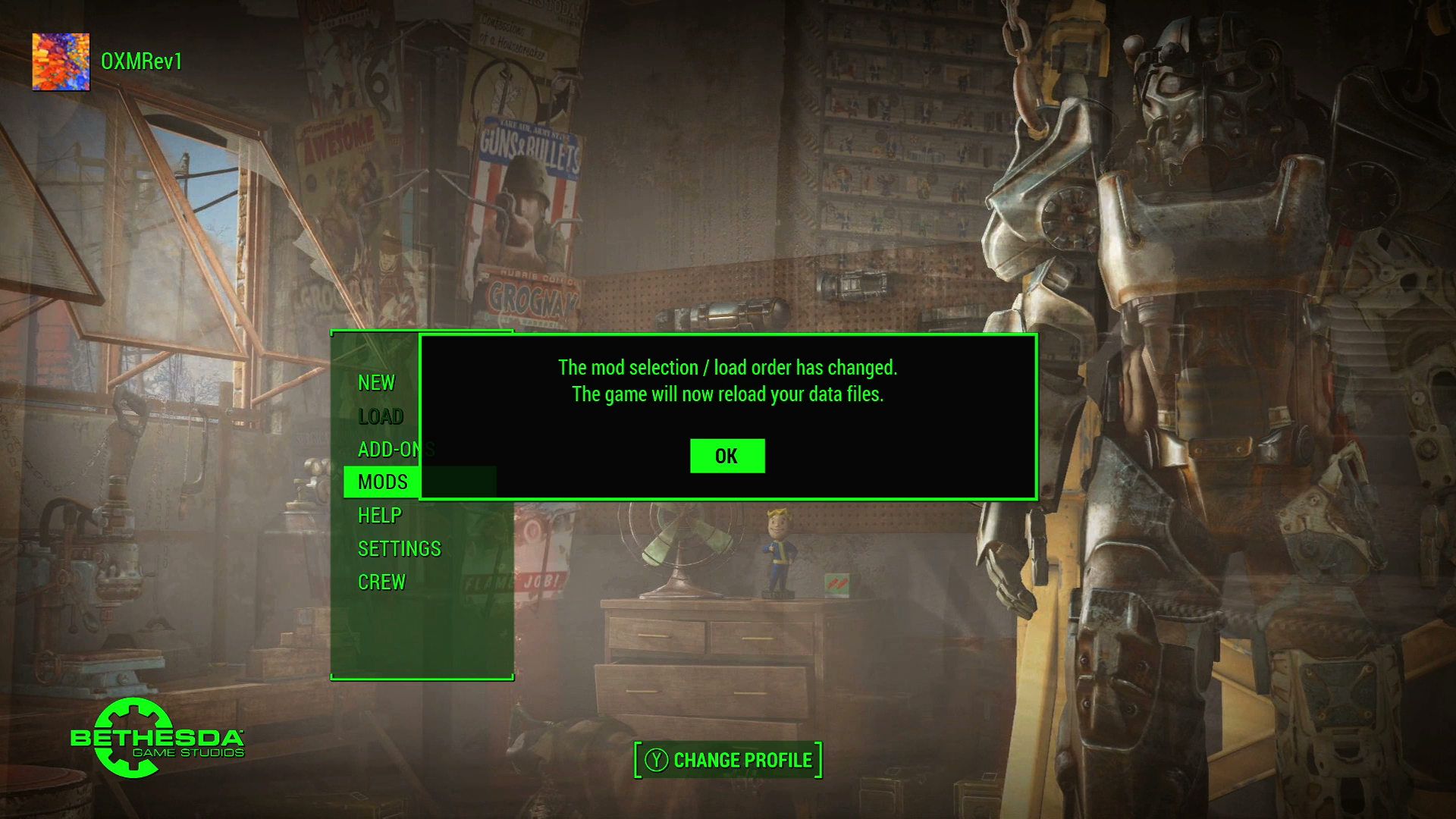View the CREW credits entry

point(381,582)
